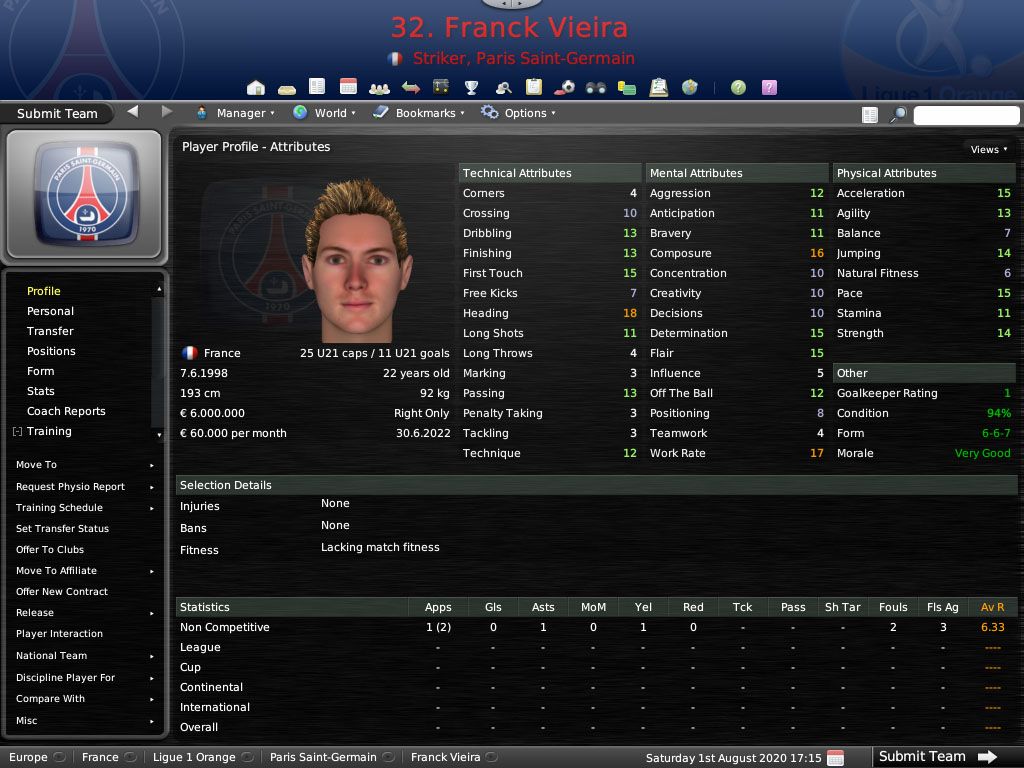
Task: Click Offer To Clubs
Action: tap(50, 550)
